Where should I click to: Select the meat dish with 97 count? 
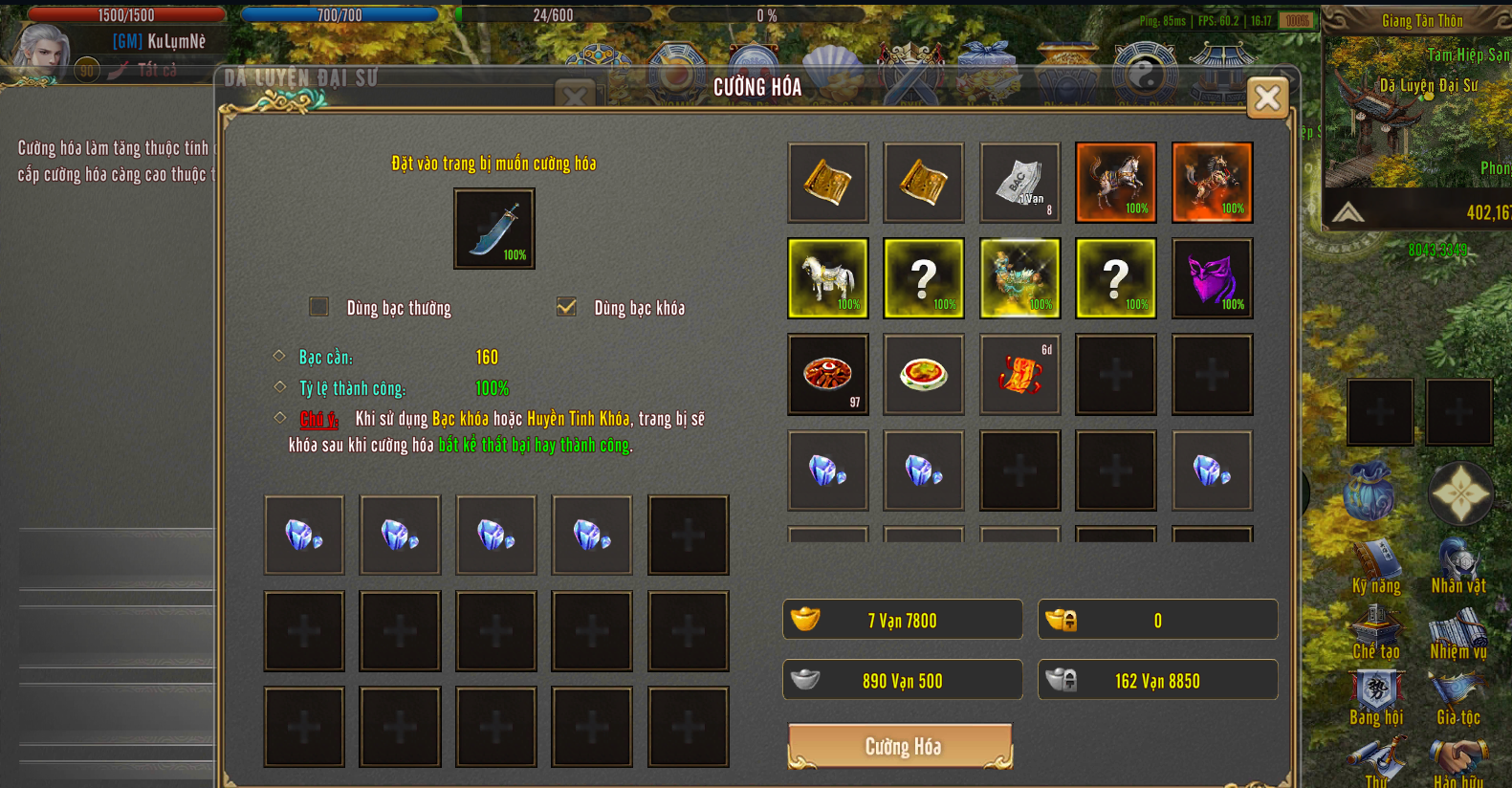(828, 374)
